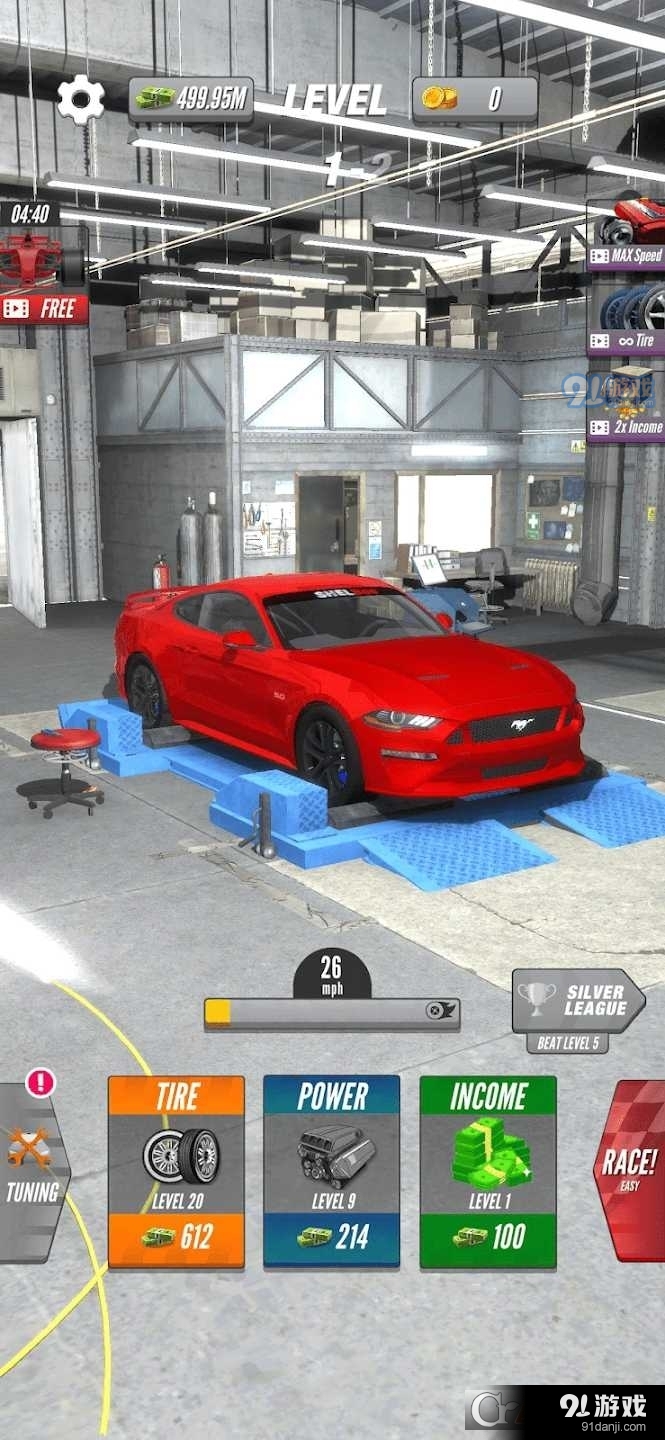
Task: Open the Silver League panel
Action: pyautogui.click(x=578, y=1002)
